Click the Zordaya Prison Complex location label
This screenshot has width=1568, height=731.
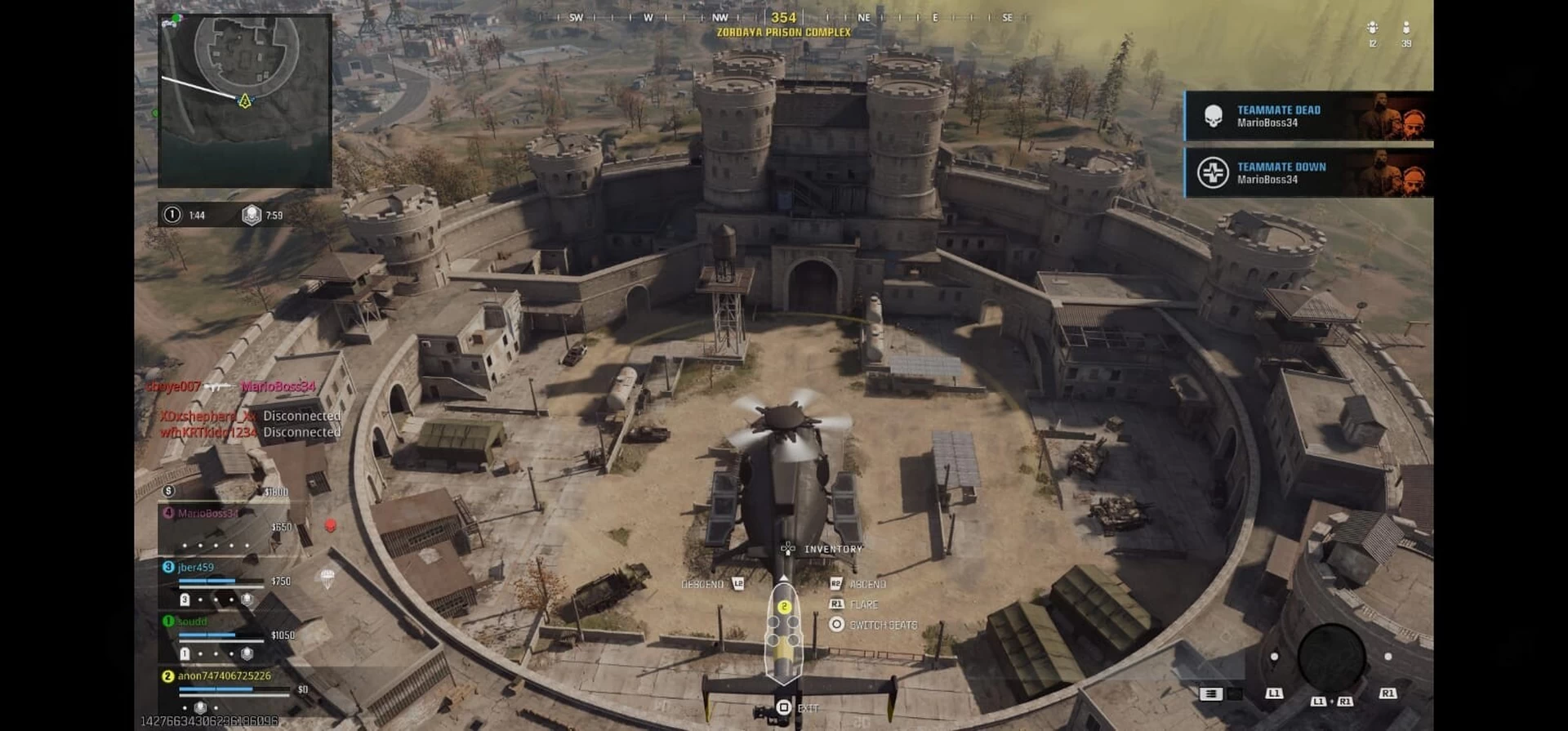(x=783, y=33)
